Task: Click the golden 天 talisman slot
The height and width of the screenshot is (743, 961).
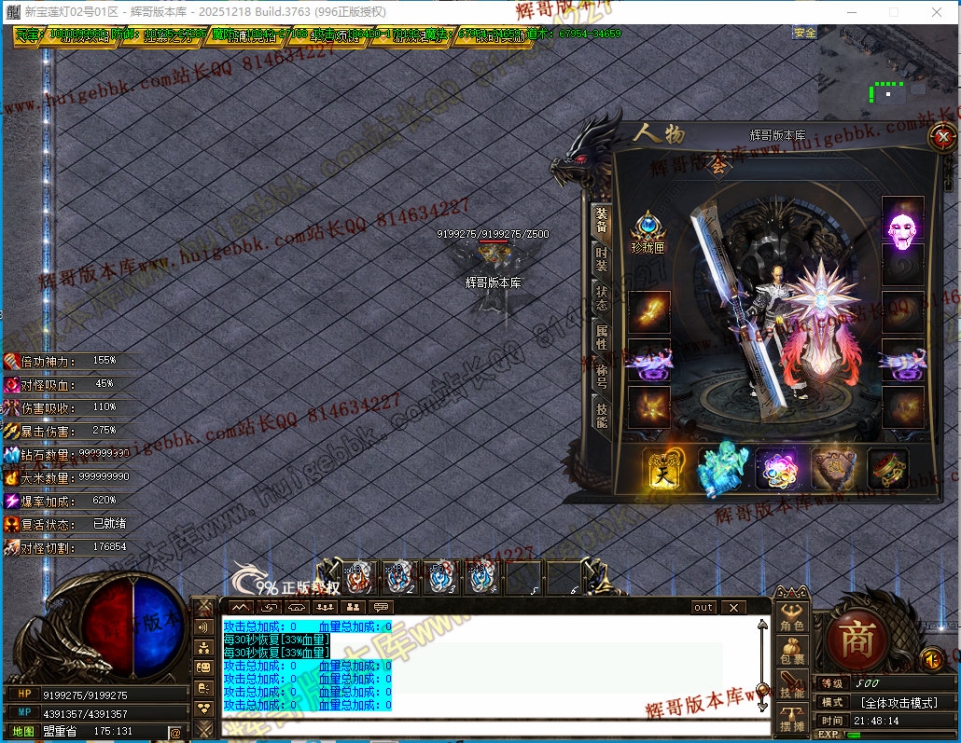Action: pos(663,468)
